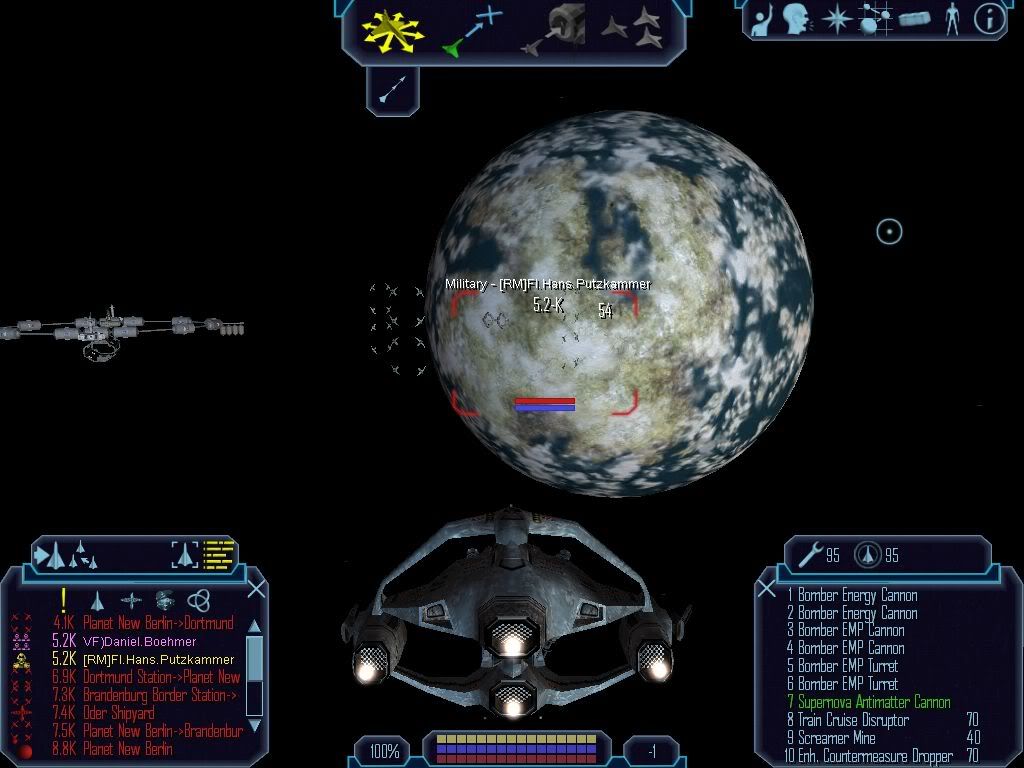Activate the yellow free flight maneuver icon

(393, 31)
